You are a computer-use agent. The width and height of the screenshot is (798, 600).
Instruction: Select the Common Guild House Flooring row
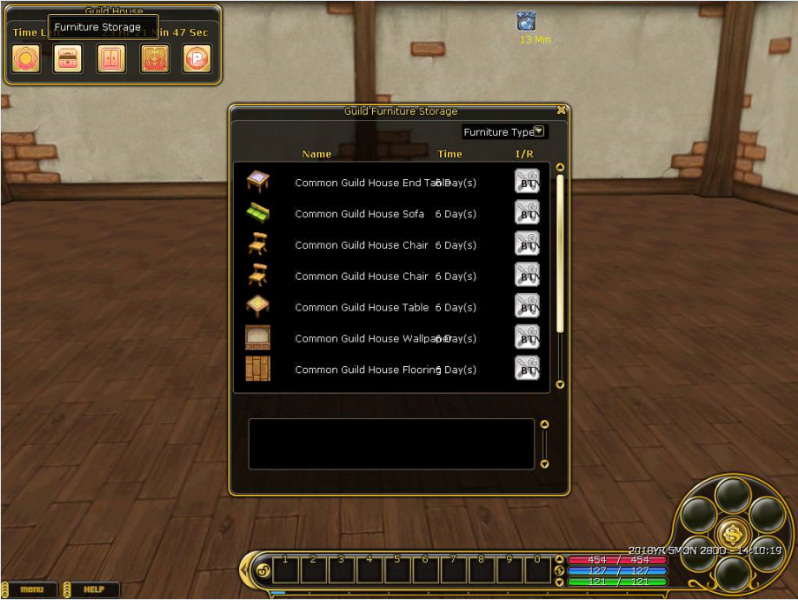368,369
